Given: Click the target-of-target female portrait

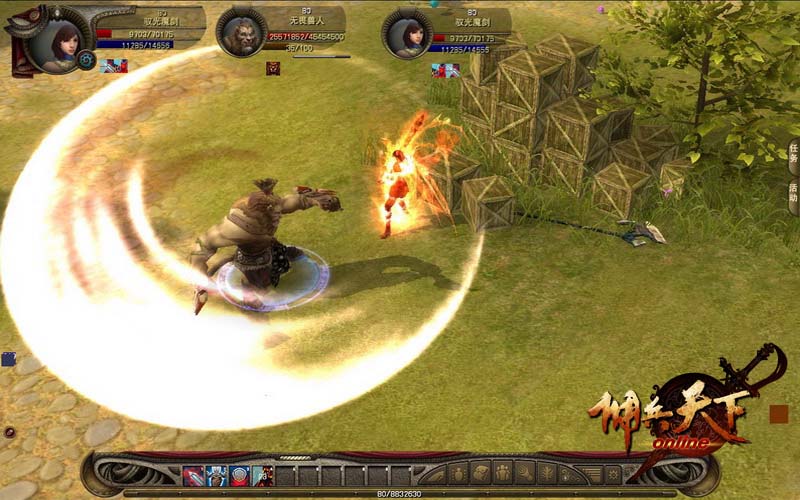Looking at the screenshot, I should coord(406,35).
